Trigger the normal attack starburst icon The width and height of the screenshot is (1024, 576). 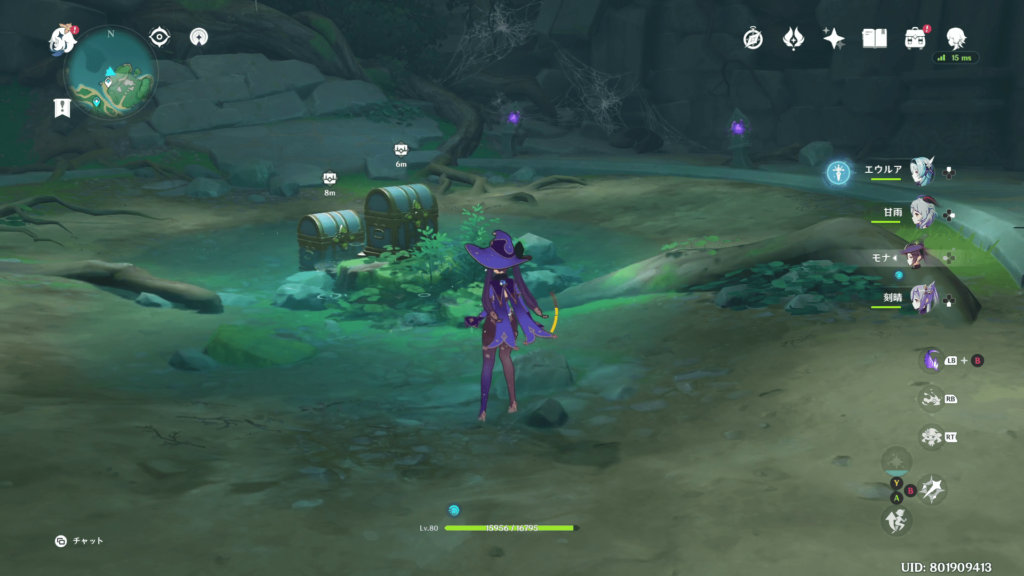tap(932, 489)
